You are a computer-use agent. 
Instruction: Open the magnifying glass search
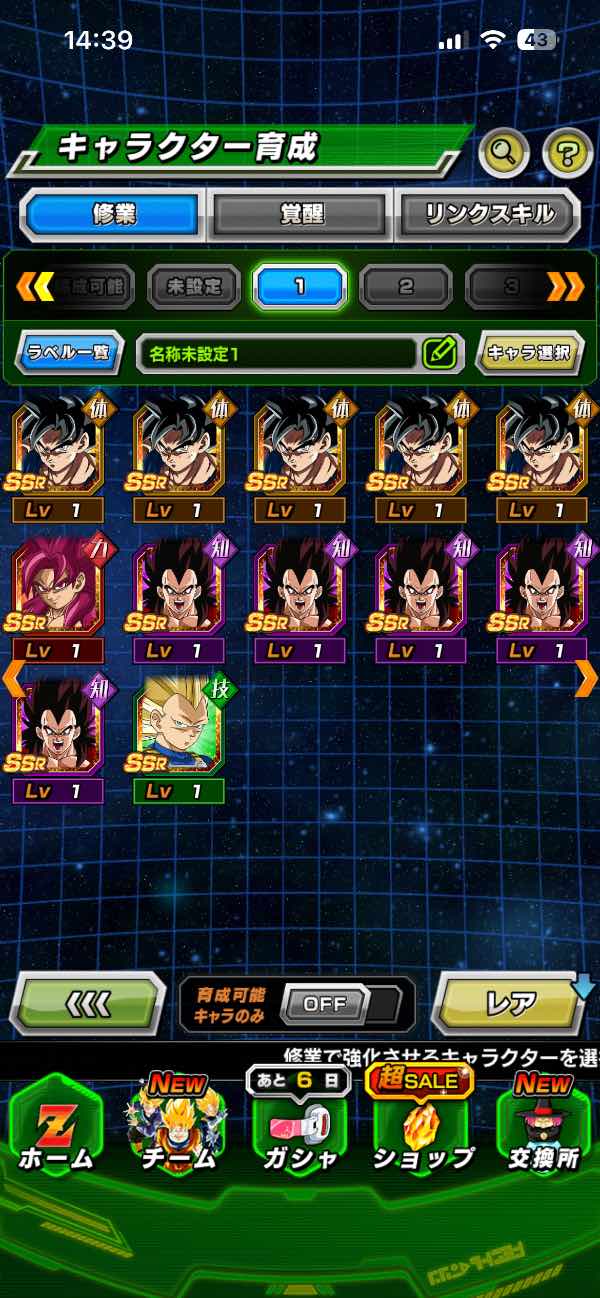coord(504,153)
